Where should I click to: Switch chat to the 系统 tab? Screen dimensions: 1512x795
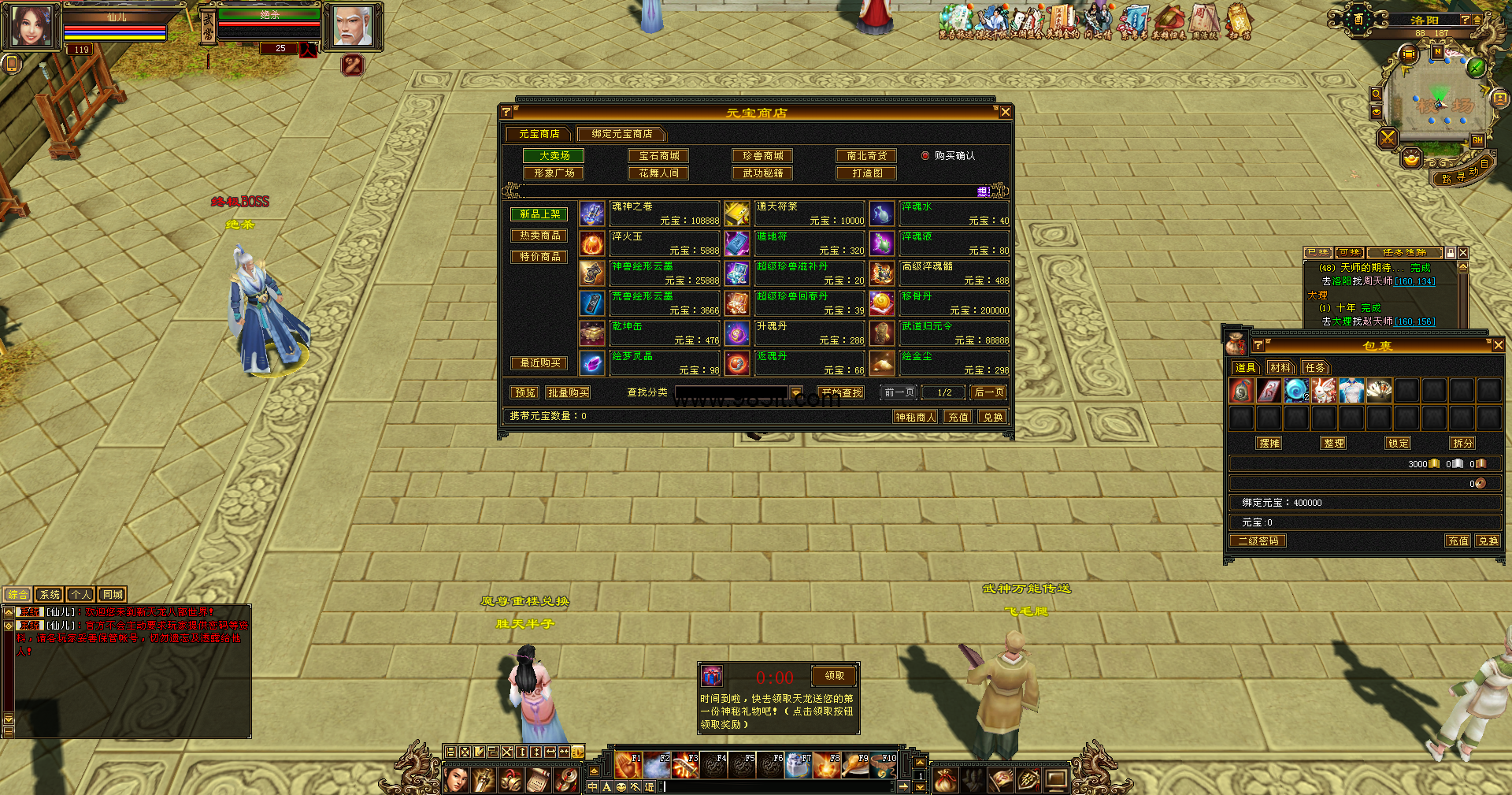(49, 595)
